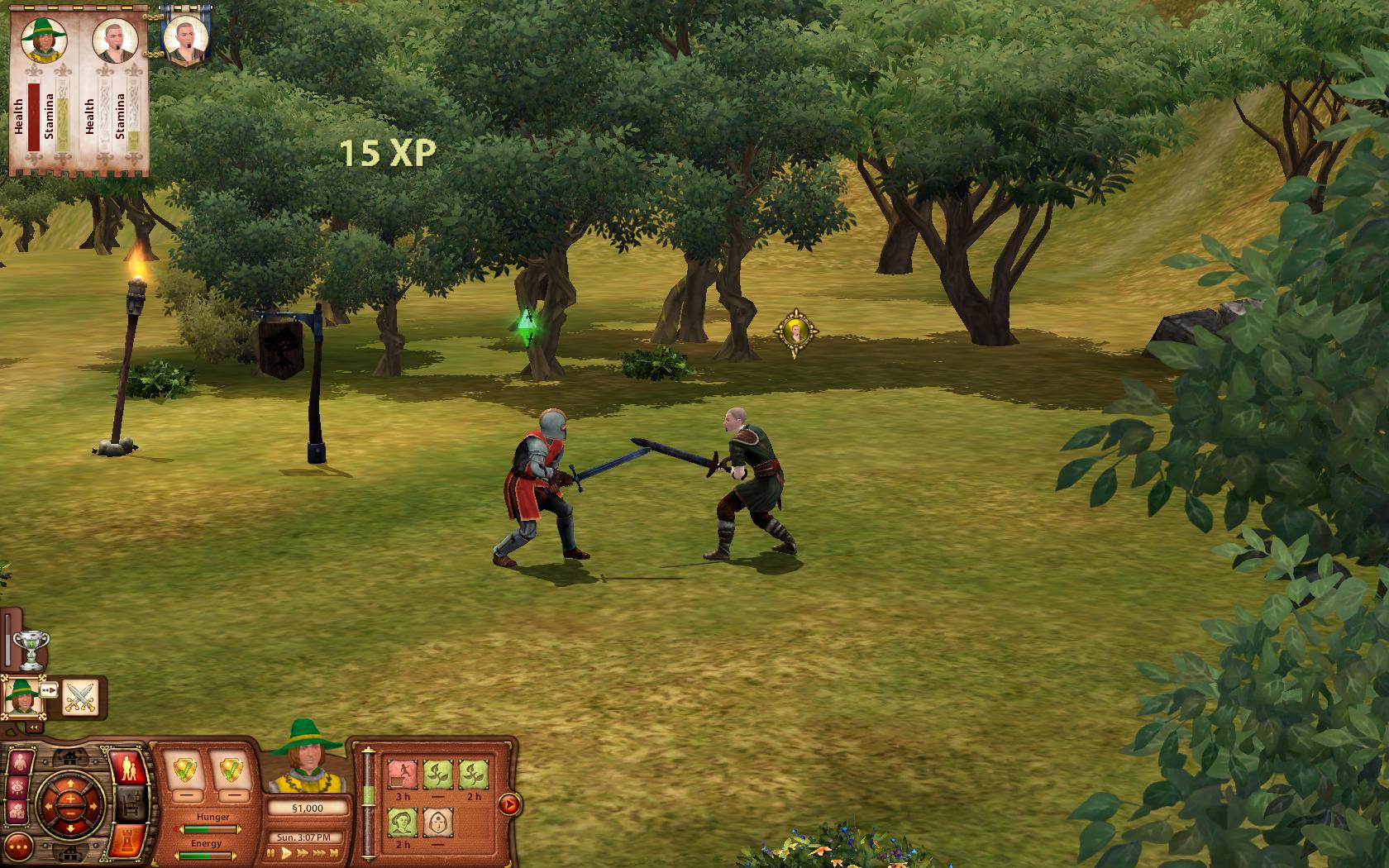Switch to the chair furnish mode tab
This screenshot has width=1389, height=868.
[x=130, y=802]
